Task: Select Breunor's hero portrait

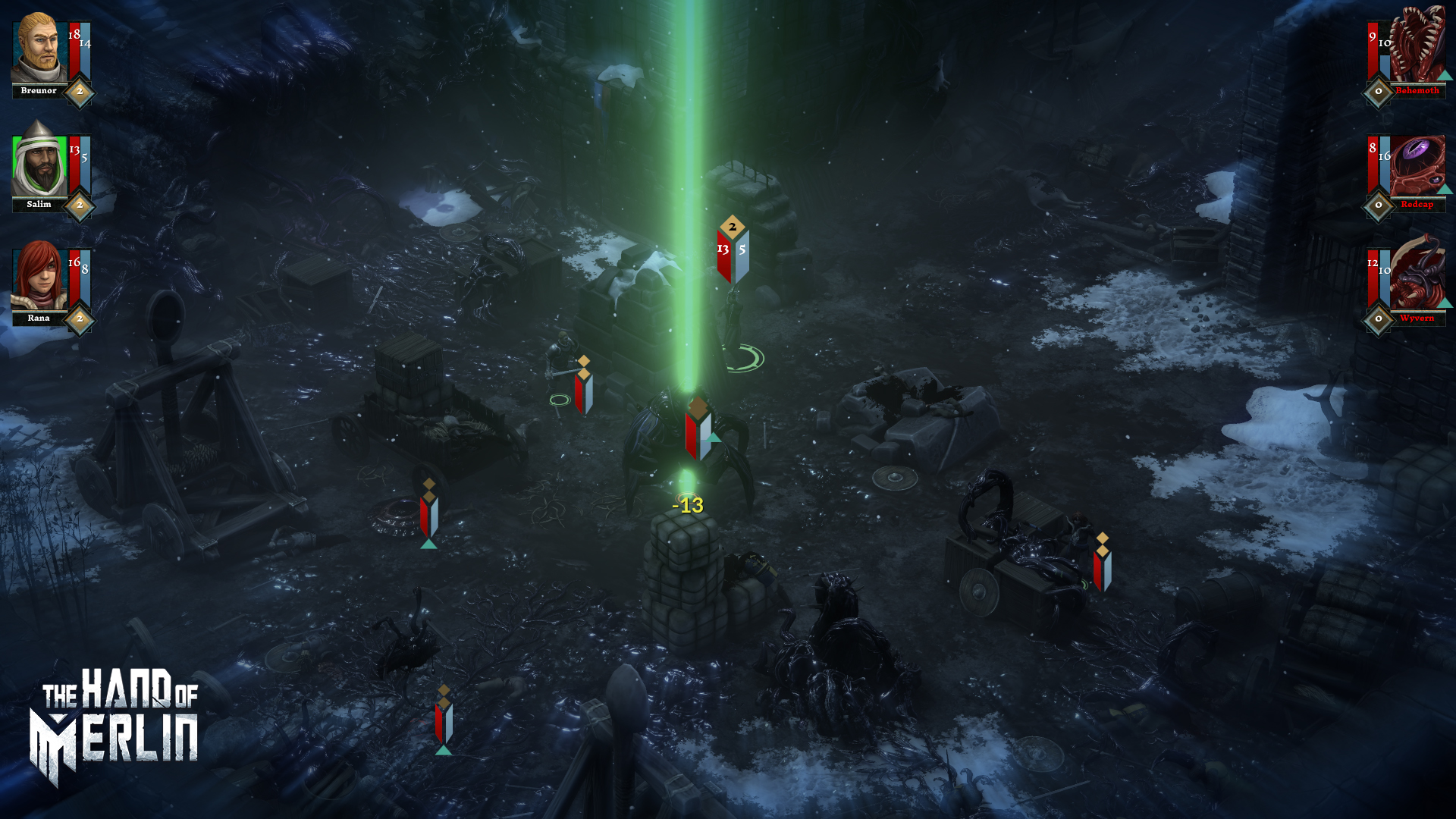Action: tap(39, 49)
